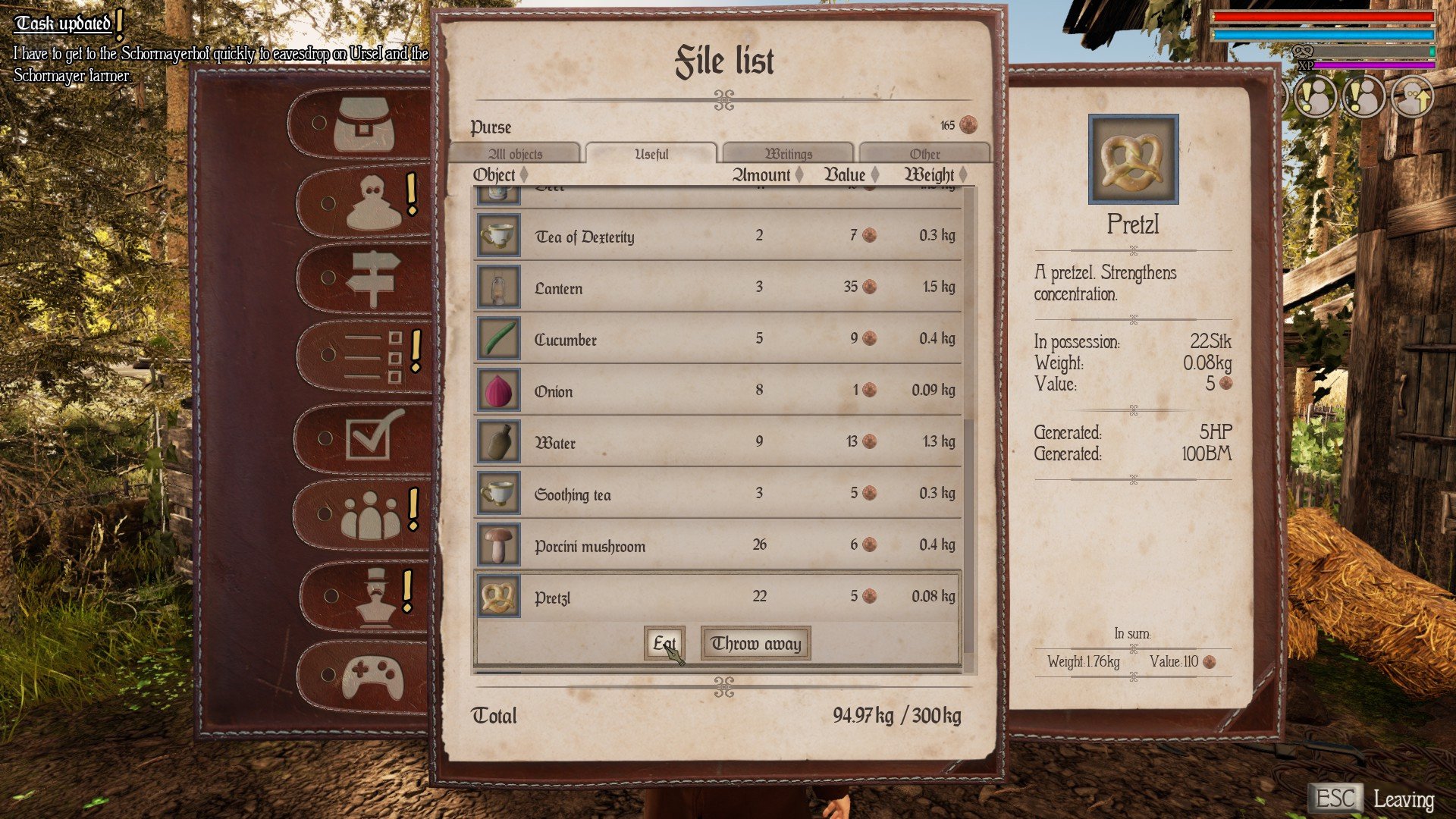Choose the Lantern item row
Image resolution: width=1456 pixels, height=819 pixels.
tap(717, 287)
